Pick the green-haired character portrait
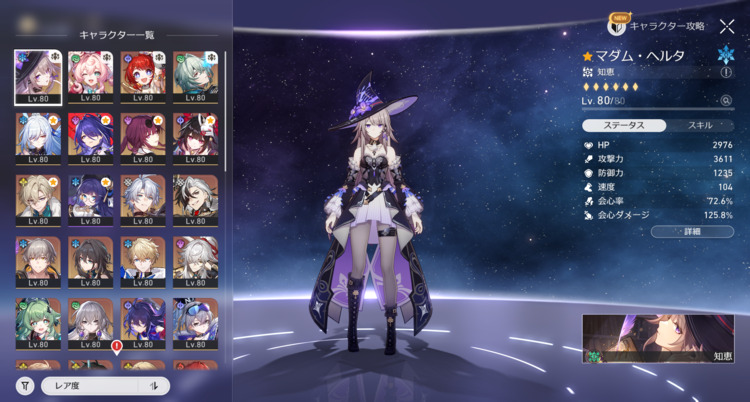 pyautogui.click(x=38, y=320)
